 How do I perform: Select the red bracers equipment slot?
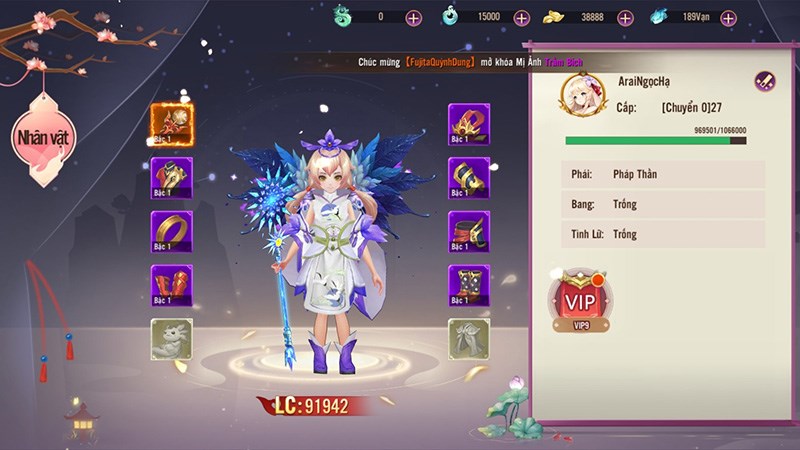[172, 286]
